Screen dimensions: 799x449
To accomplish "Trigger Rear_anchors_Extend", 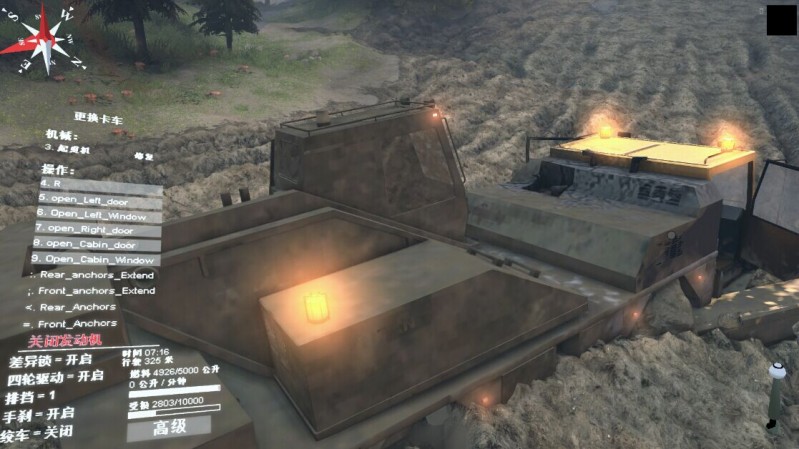I will click(93, 275).
